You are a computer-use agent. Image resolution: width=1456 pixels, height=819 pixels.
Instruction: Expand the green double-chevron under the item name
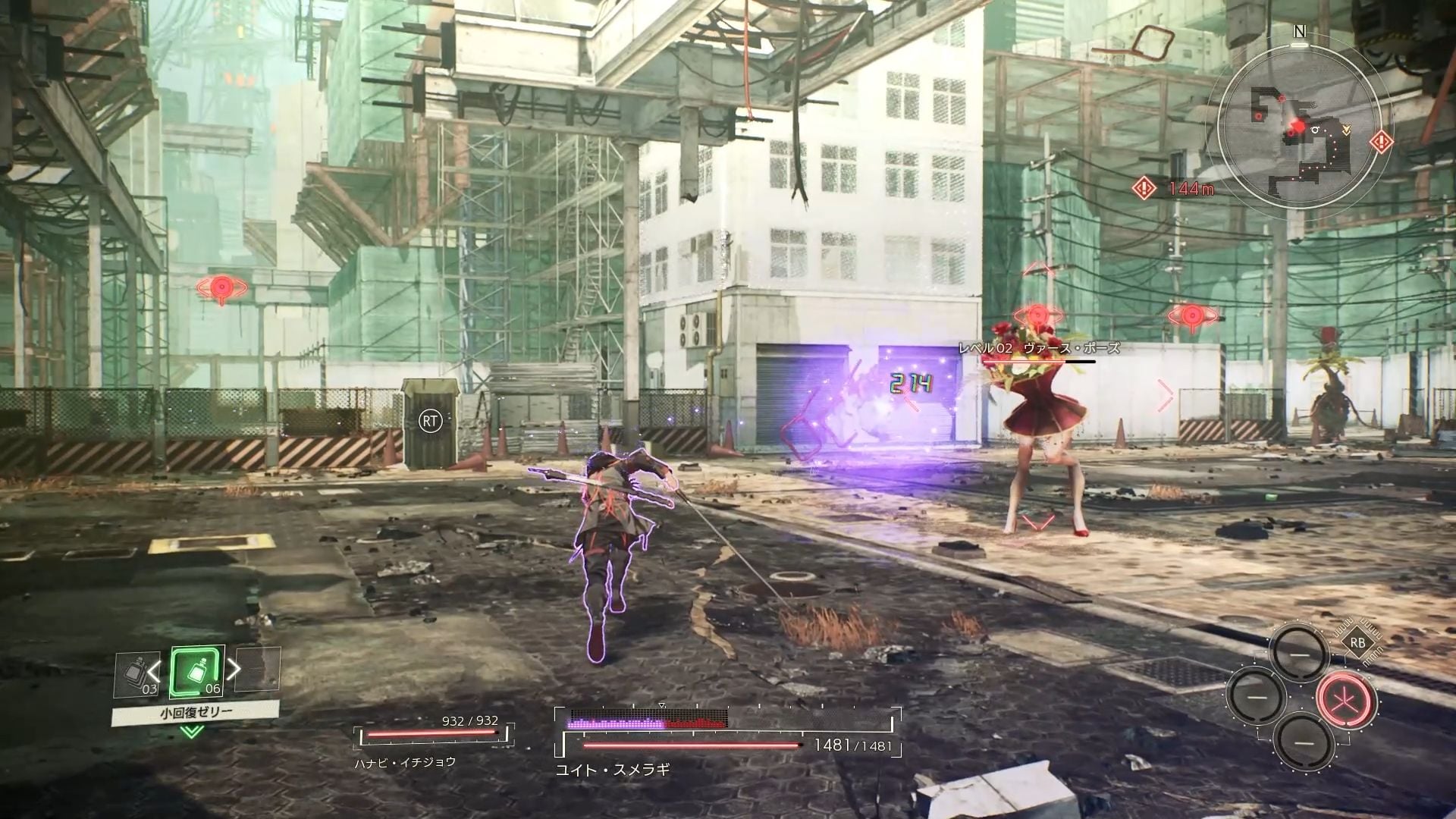point(192,732)
